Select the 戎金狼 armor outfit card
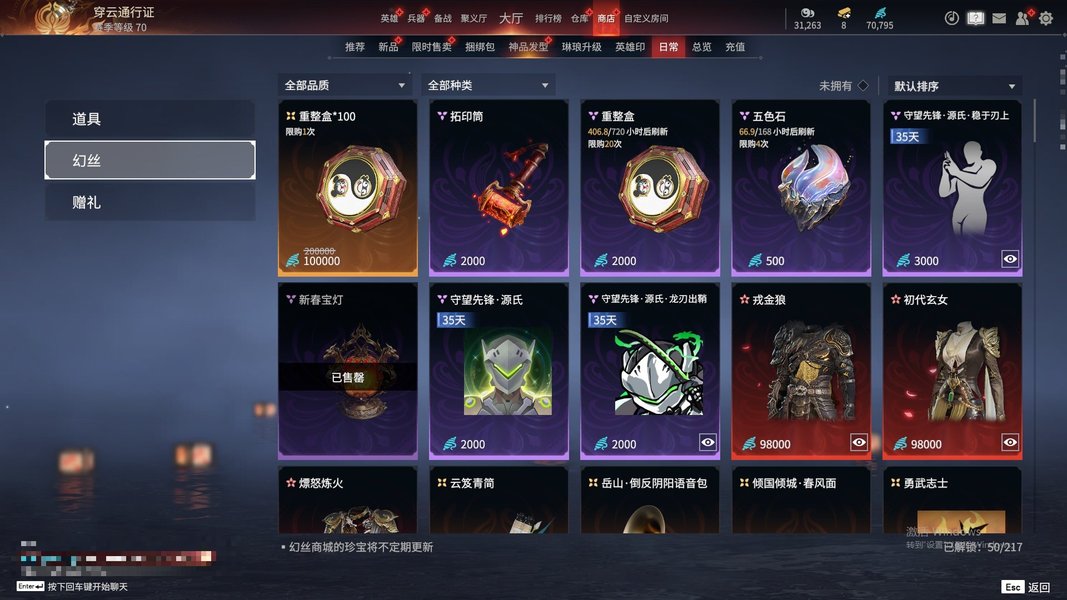Screen dimensions: 1067x600 (802, 370)
